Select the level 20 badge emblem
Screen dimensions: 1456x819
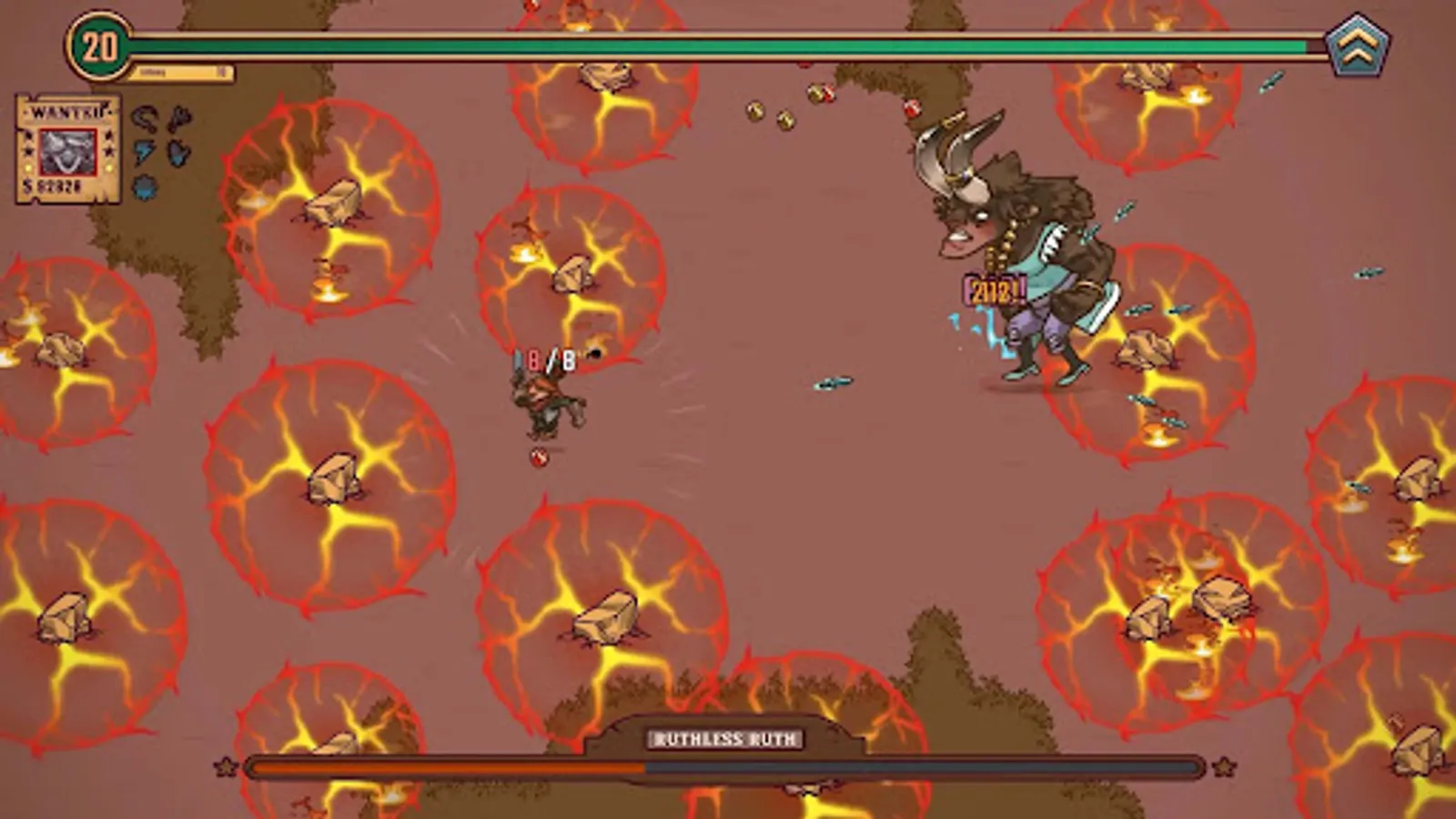pos(99,43)
